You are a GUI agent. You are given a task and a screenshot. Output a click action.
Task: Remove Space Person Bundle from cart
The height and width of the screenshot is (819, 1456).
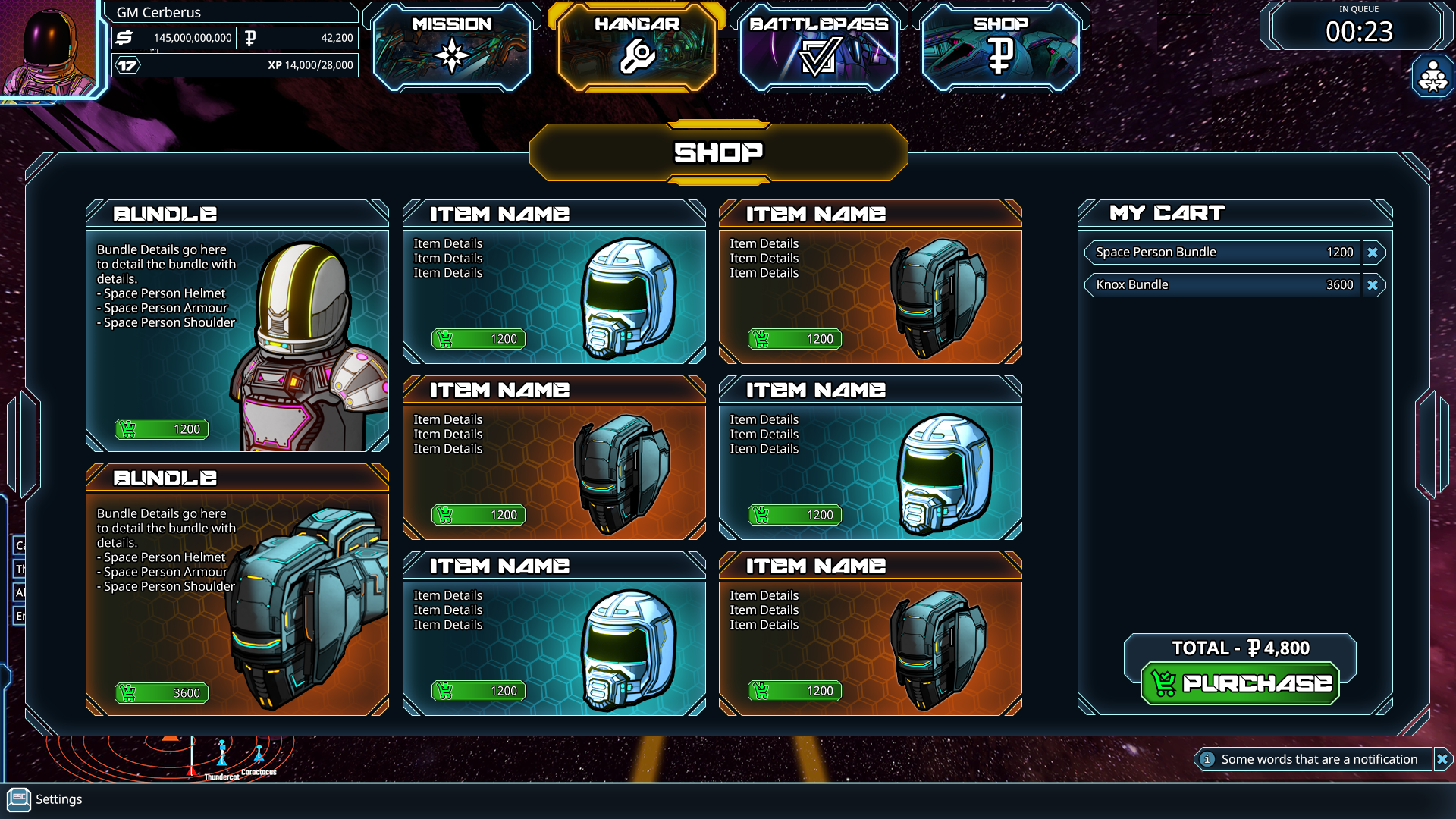click(1373, 253)
